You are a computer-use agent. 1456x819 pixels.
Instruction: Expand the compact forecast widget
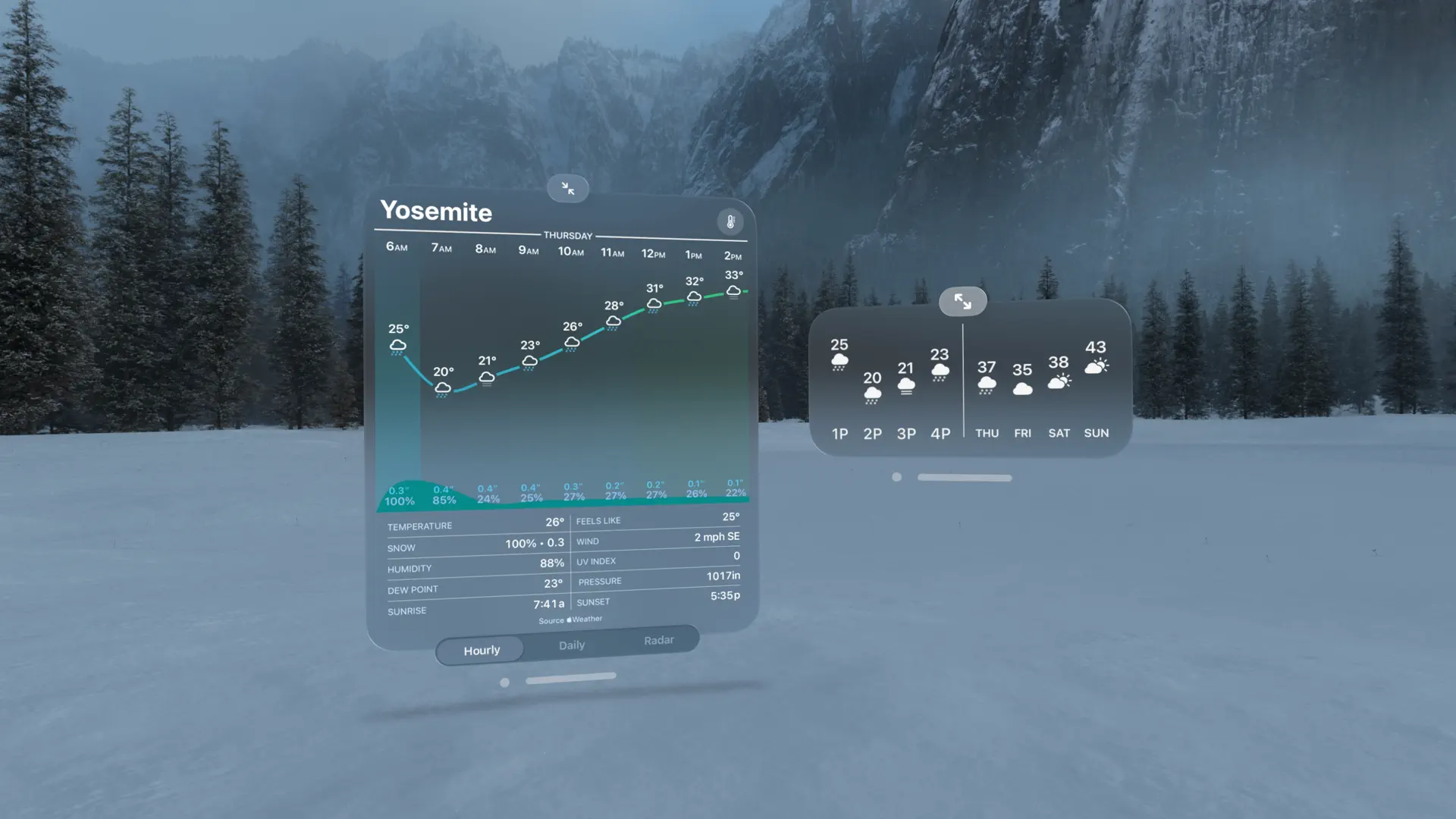click(962, 301)
